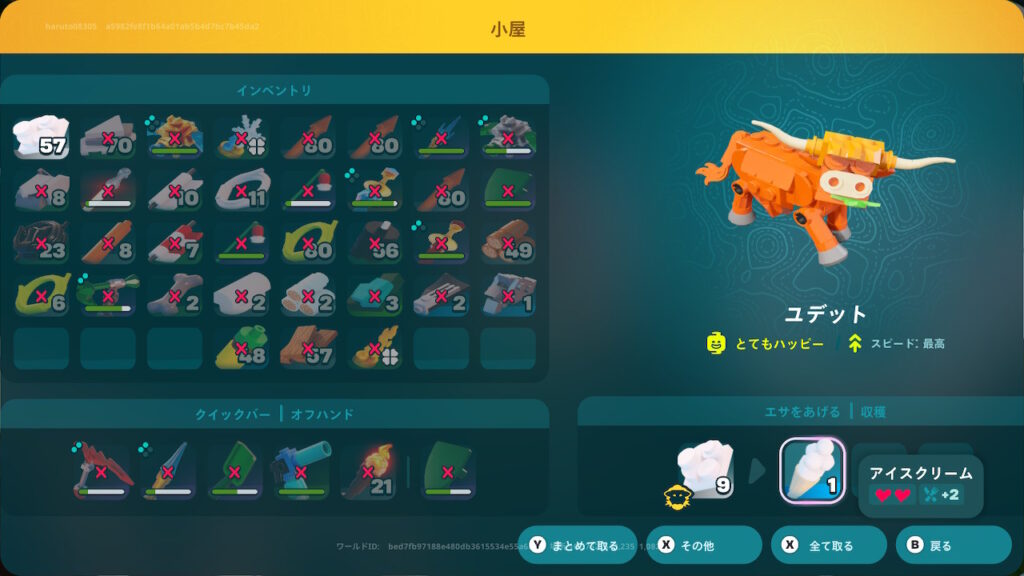Select the wood log stack of 49
This screenshot has width=1024, height=576.
point(507,242)
